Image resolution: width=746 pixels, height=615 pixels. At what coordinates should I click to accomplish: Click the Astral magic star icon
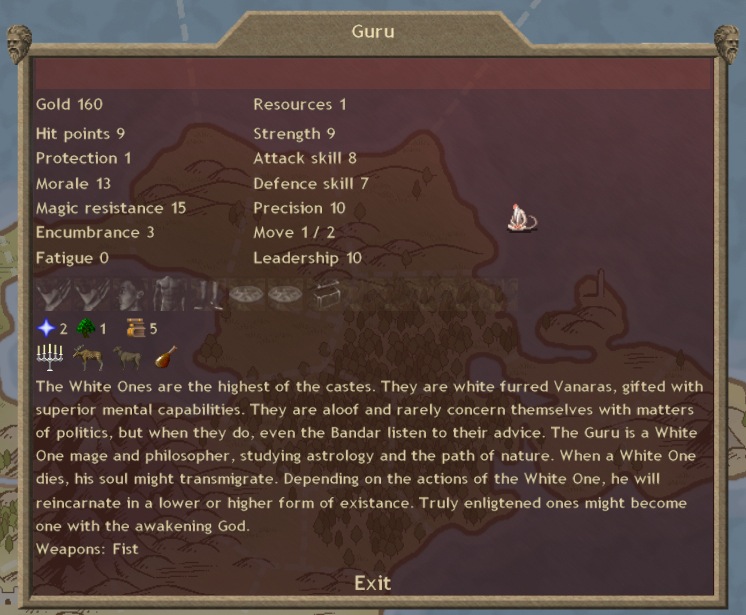pos(45,328)
